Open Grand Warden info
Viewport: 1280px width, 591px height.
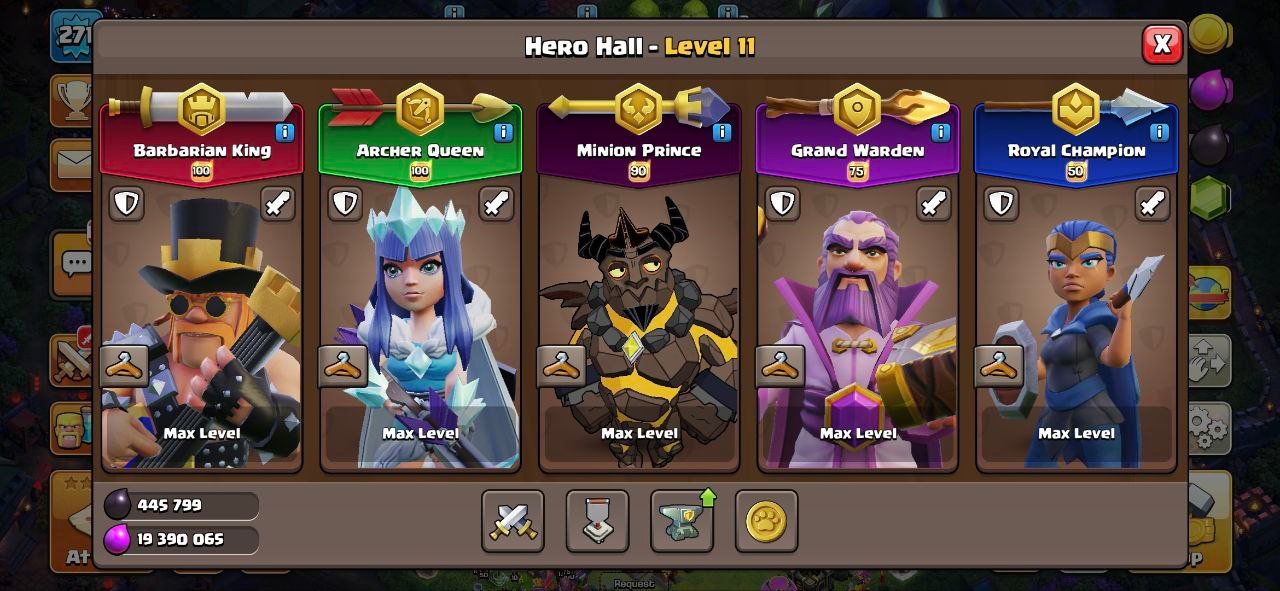pos(940,132)
